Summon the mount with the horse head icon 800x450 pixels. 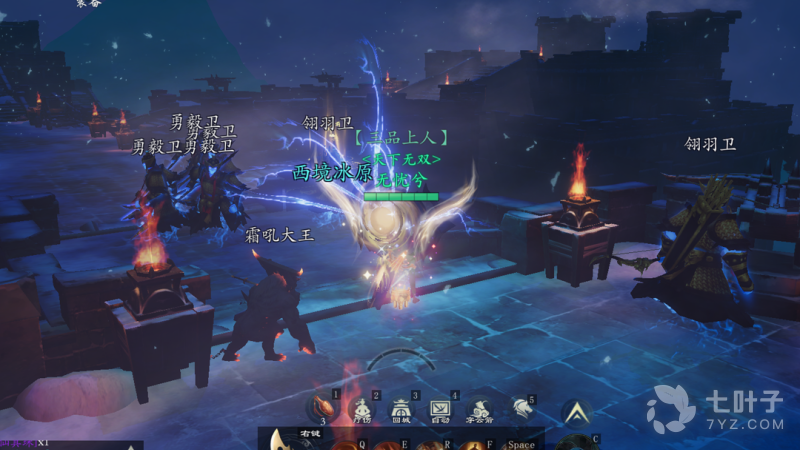[x=520, y=407]
